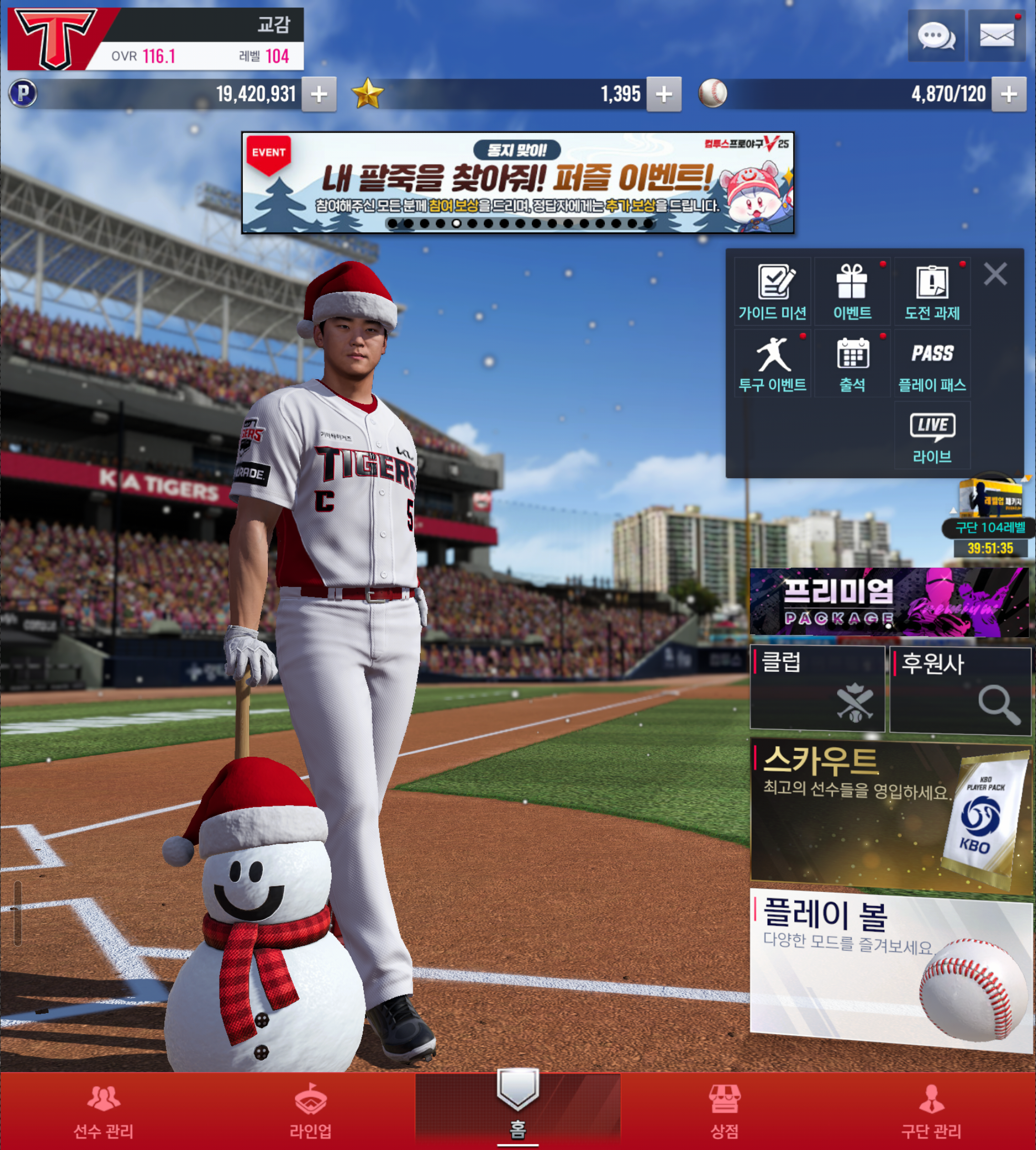Add more P points with plus button
The width and height of the screenshot is (1036, 1150).
click(x=319, y=94)
